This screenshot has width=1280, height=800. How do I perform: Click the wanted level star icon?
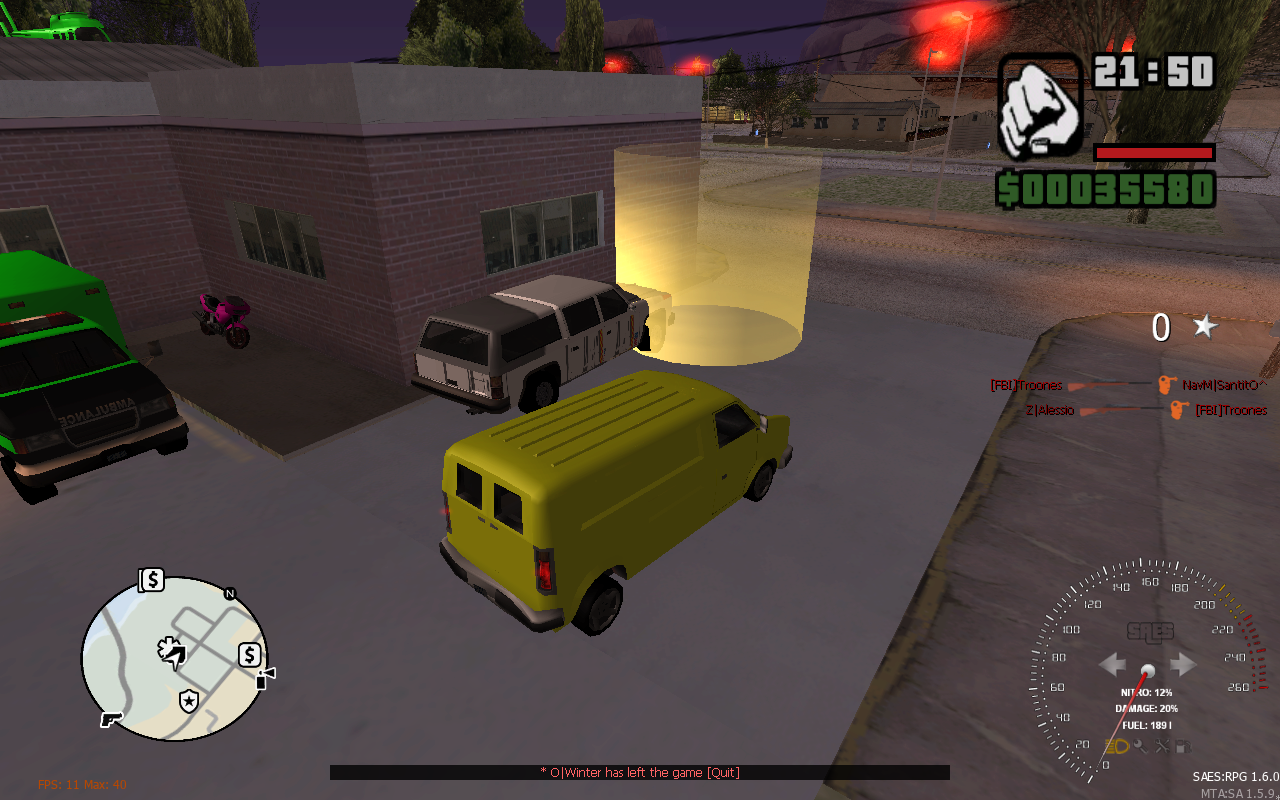[1205, 326]
